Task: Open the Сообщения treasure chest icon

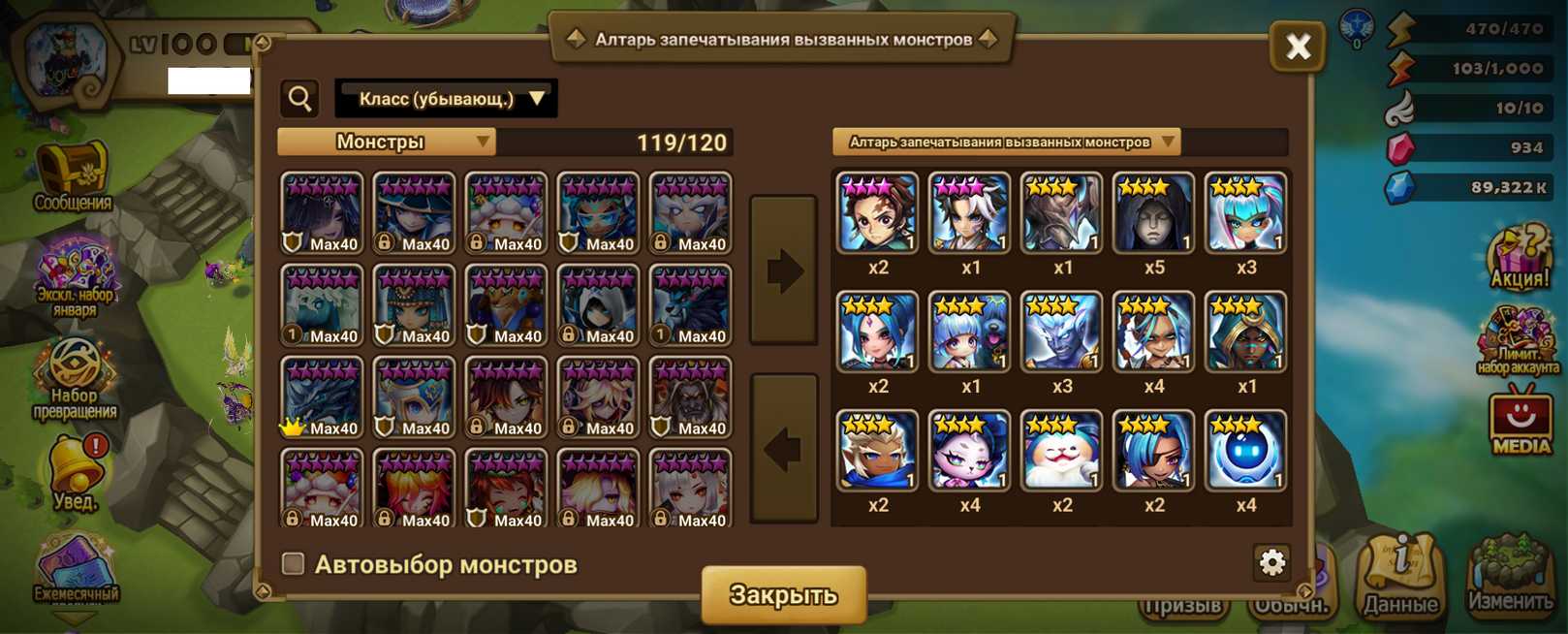Action: click(x=73, y=176)
